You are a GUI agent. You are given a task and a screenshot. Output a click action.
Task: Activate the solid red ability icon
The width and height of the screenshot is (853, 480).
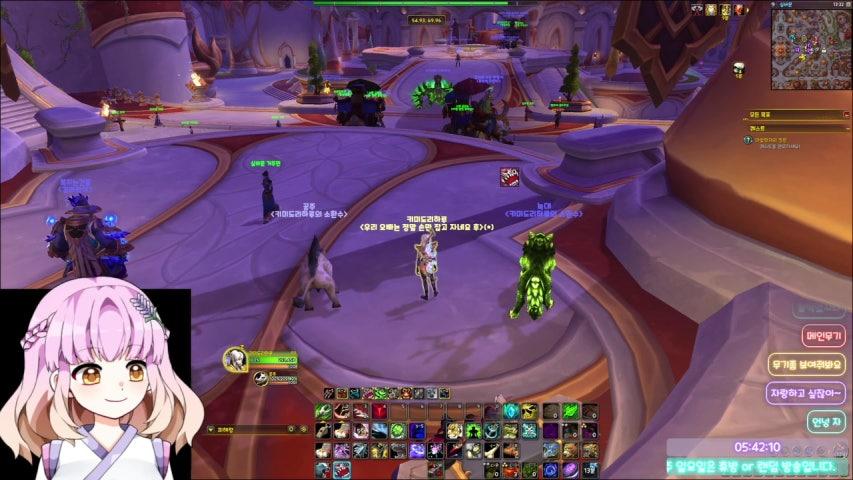click(x=381, y=411)
